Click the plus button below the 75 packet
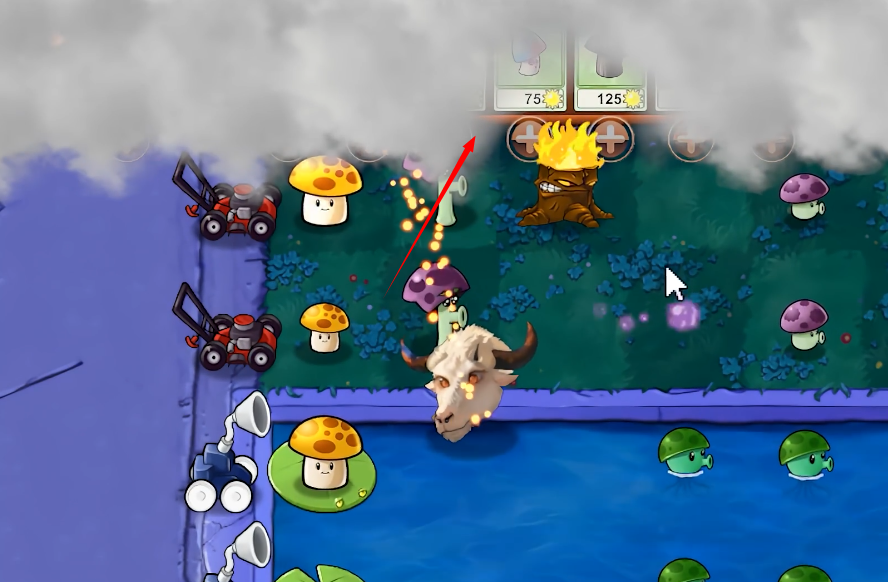This screenshot has height=582, width=888. 528,139
